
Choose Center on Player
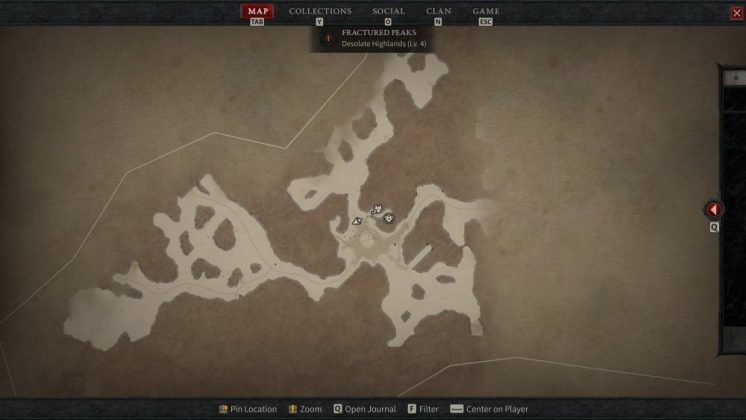(489, 409)
